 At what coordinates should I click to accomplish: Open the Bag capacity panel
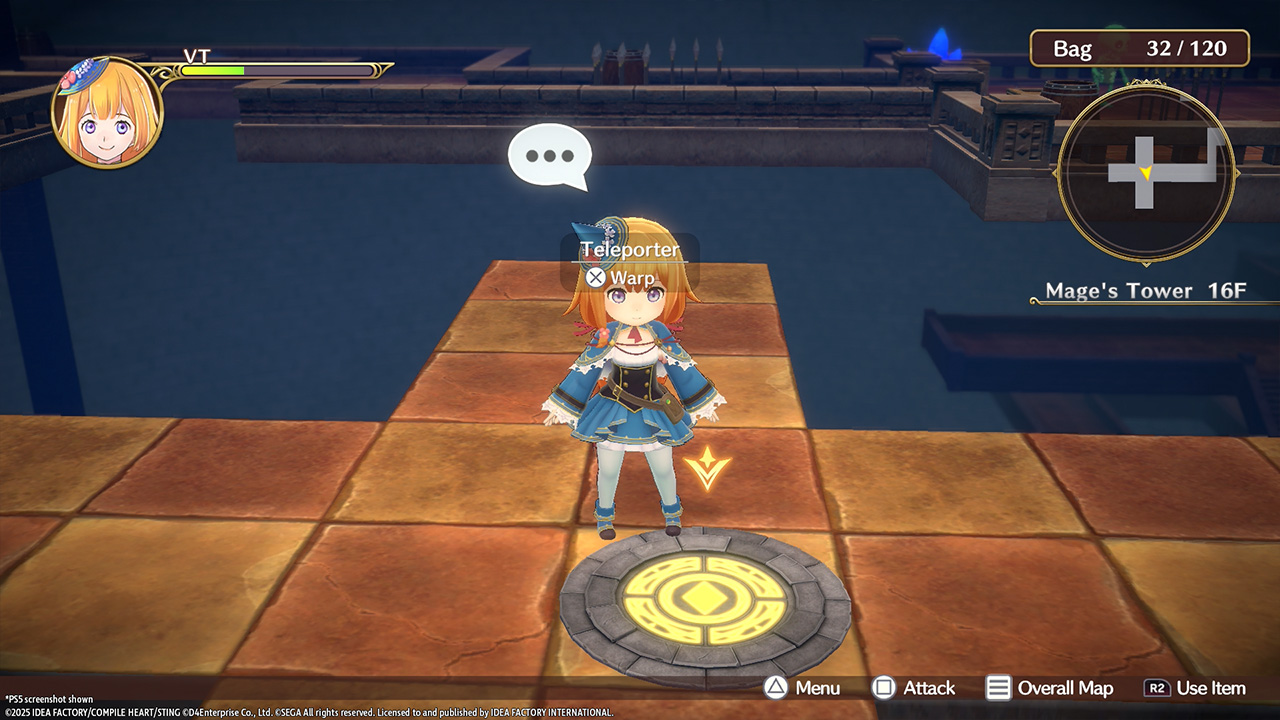point(1140,49)
